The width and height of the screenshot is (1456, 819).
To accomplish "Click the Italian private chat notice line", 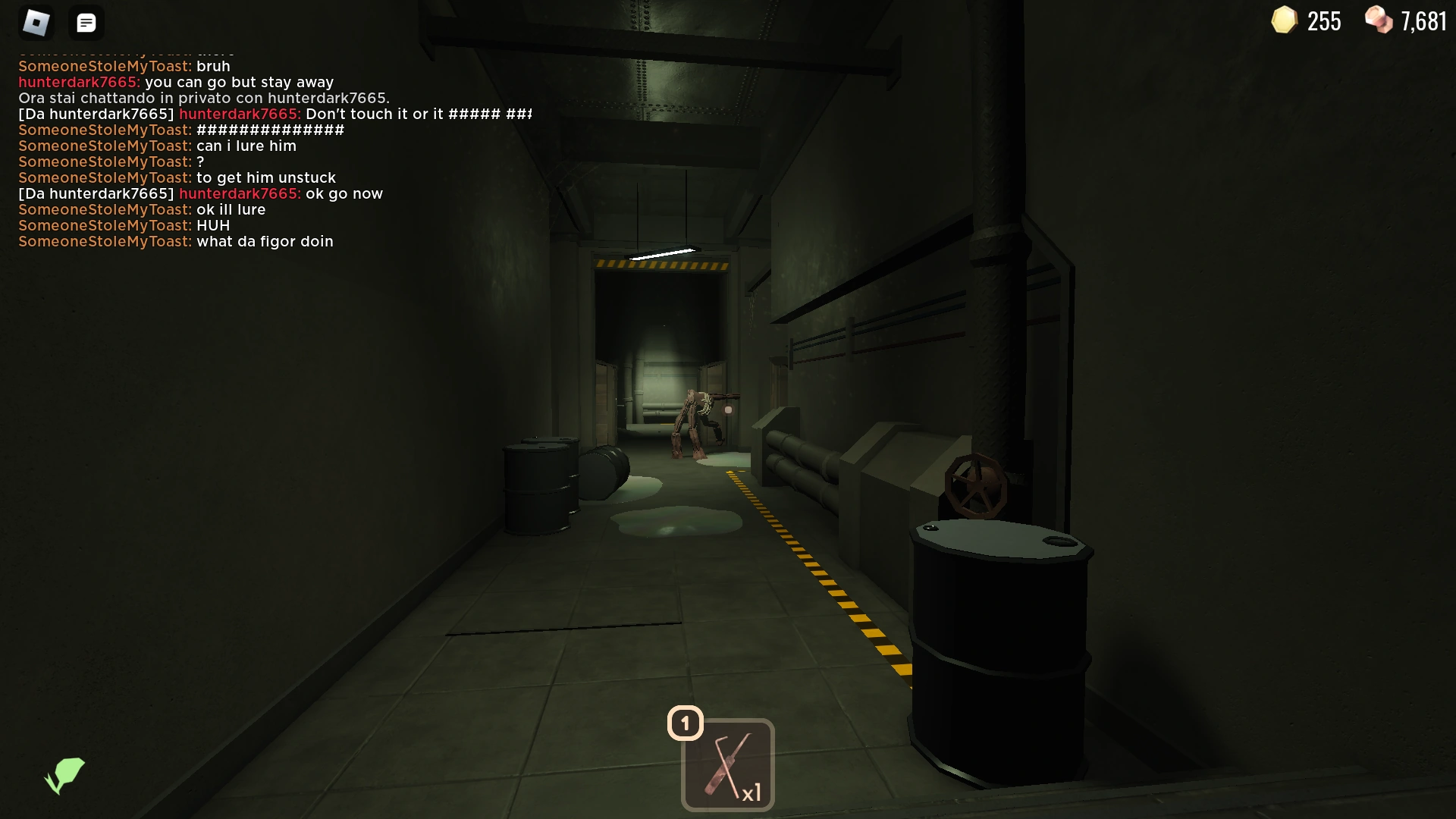I will [x=202, y=98].
